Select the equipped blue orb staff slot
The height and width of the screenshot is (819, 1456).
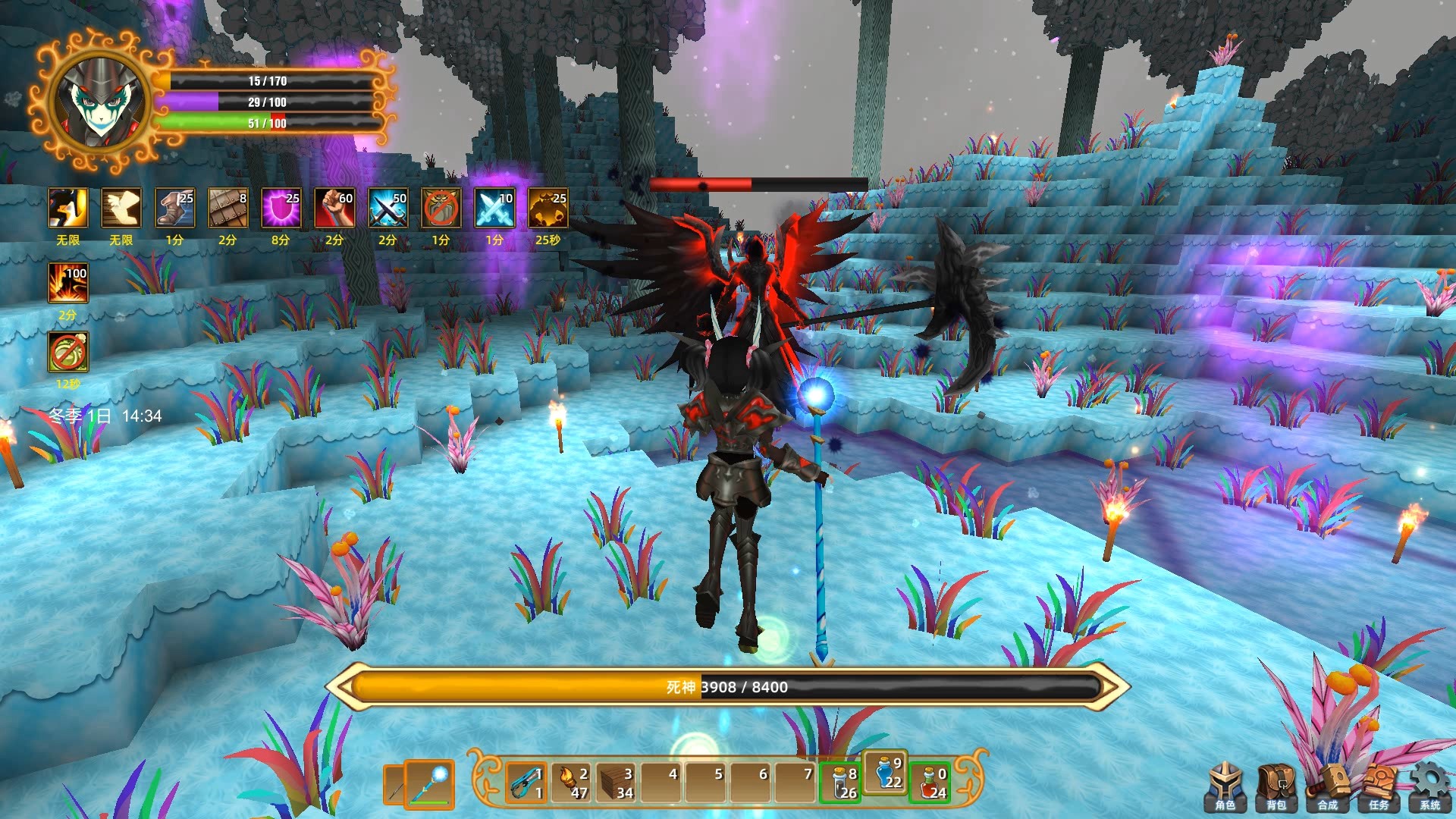point(430,783)
